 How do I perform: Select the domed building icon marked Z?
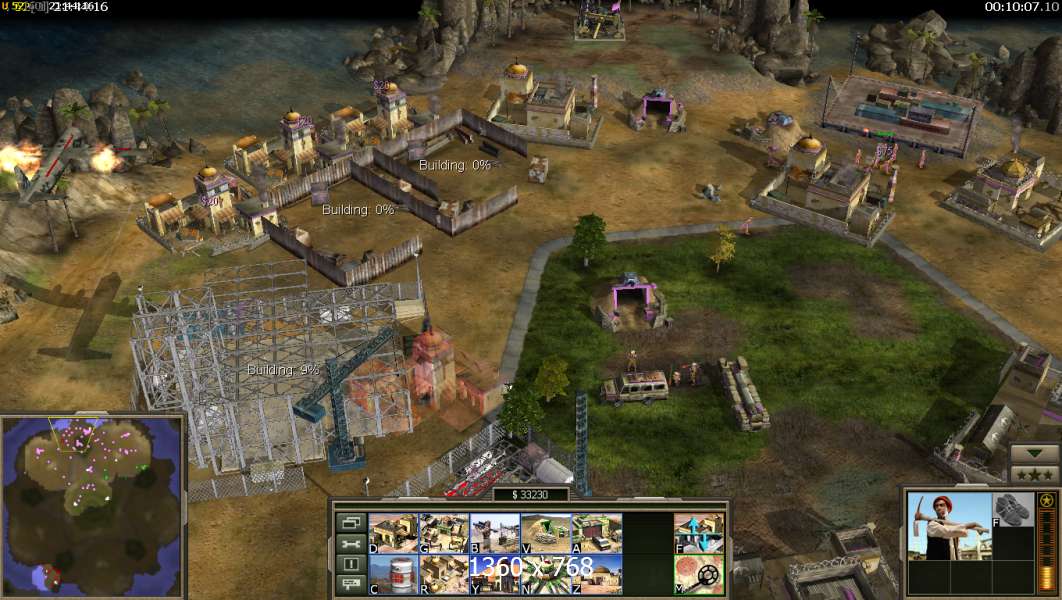tap(597, 574)
